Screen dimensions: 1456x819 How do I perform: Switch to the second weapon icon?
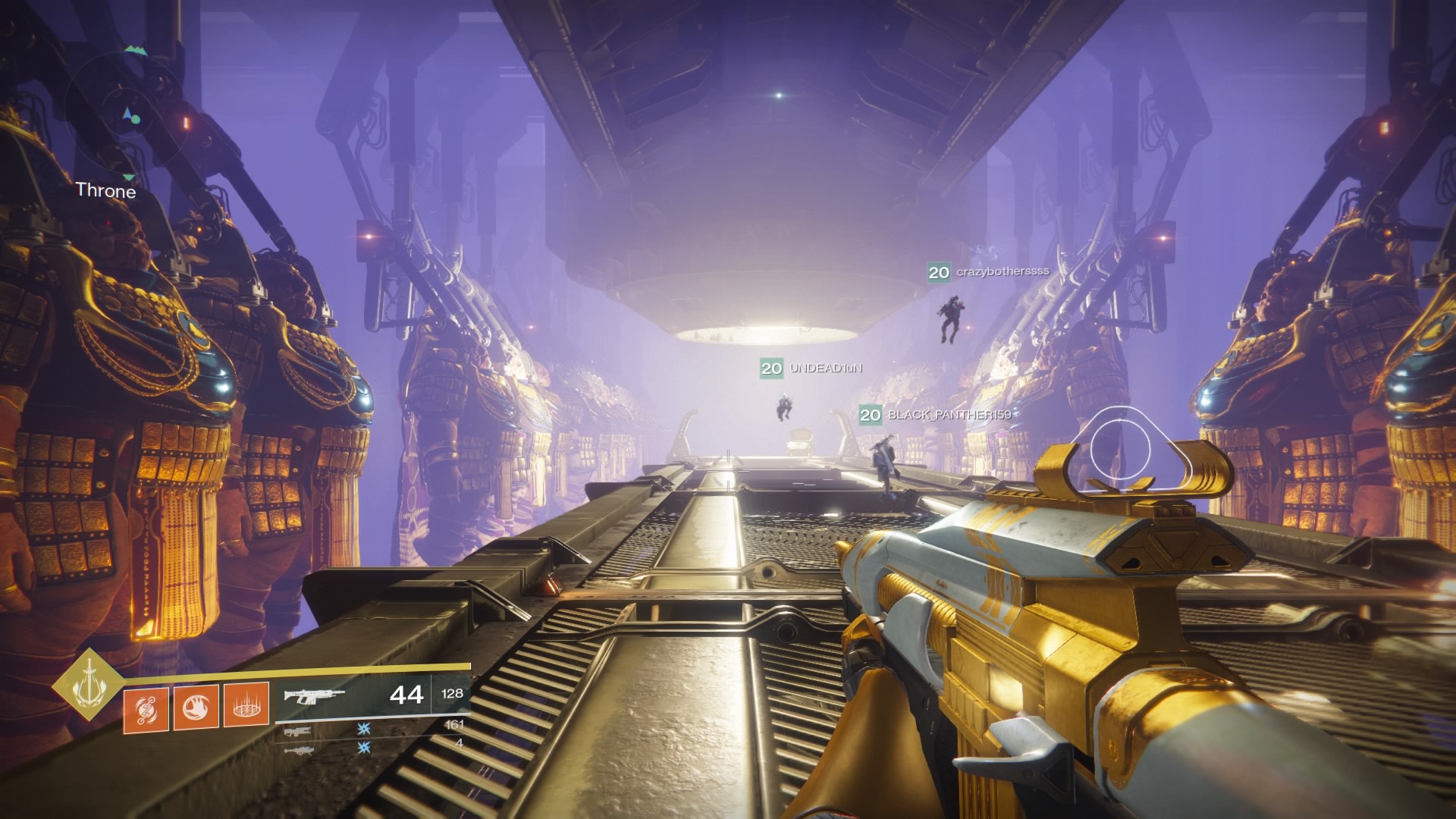click(x=297, y=732)
